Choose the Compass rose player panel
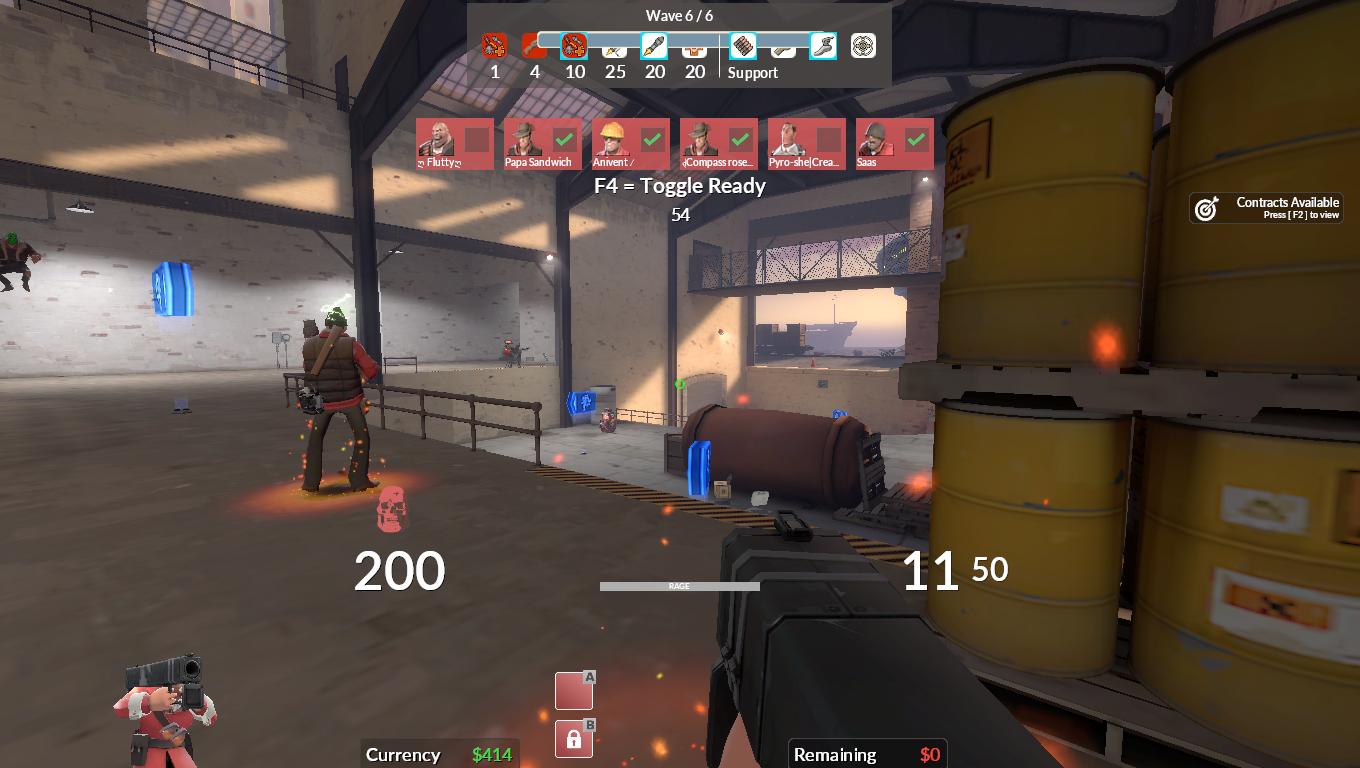This screenshot has height=768, width=1360. coord(719,144)
